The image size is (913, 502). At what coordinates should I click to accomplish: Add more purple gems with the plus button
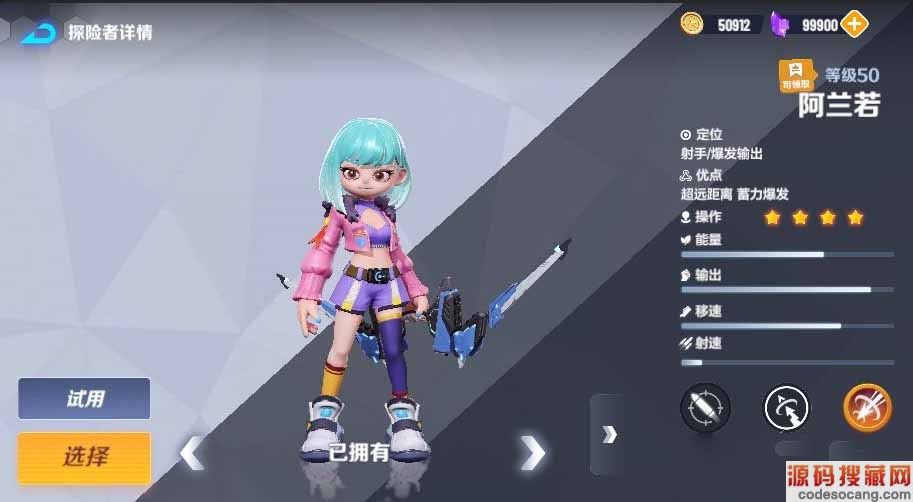tap(854, 24)
